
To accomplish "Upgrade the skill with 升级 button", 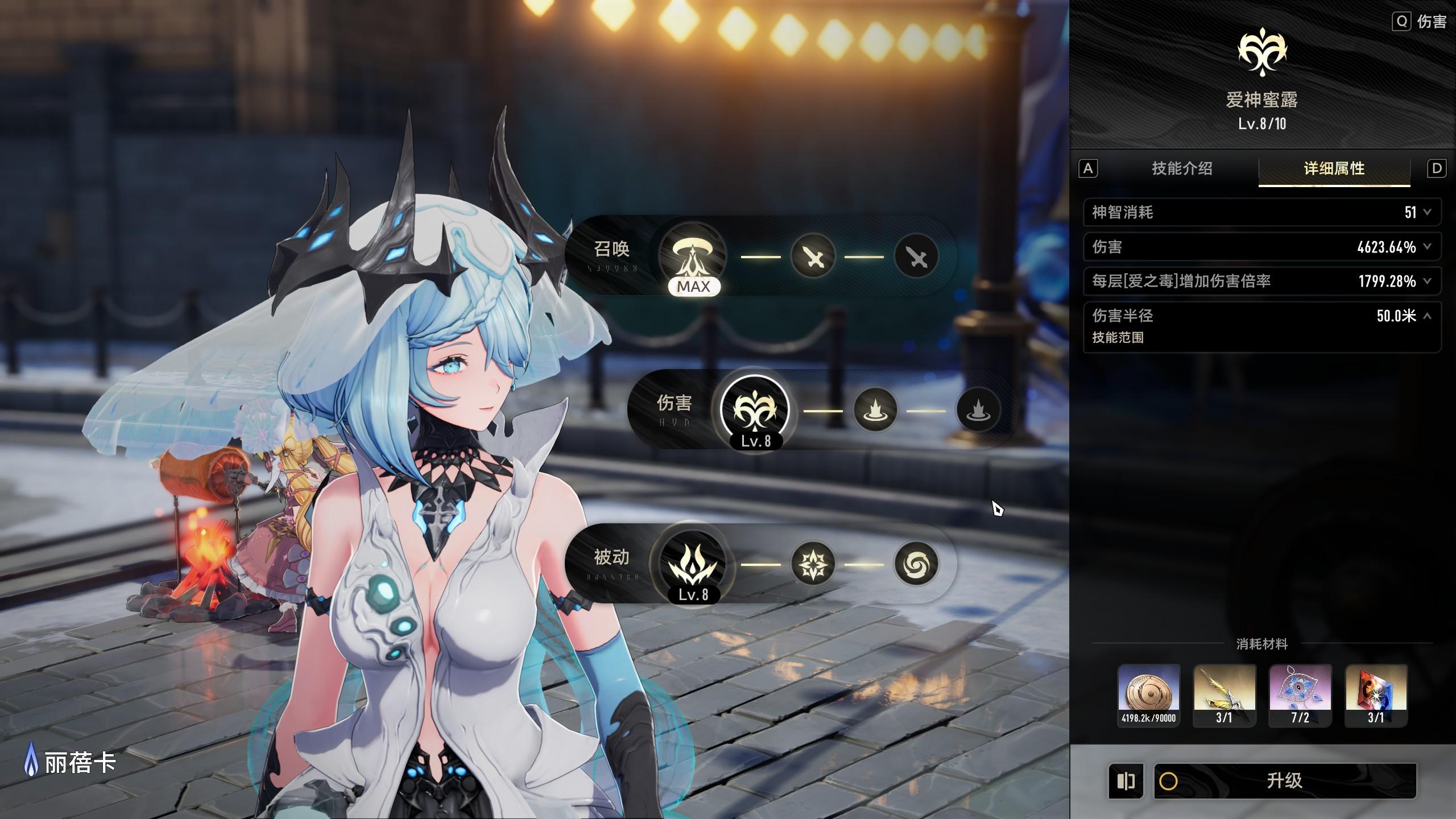I will [x=1284, y=780].
